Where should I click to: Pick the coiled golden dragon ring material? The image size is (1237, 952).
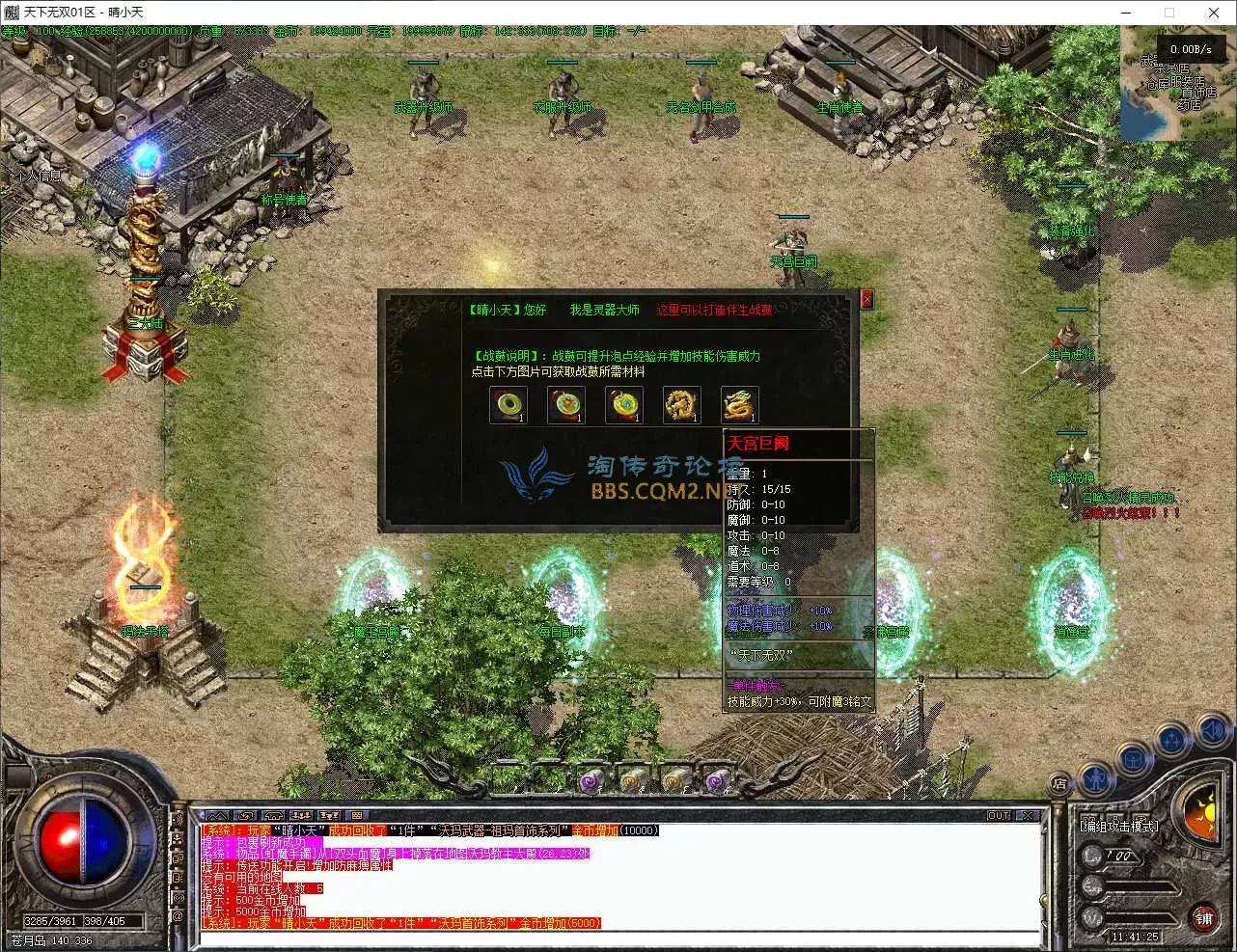coord(681,405)
